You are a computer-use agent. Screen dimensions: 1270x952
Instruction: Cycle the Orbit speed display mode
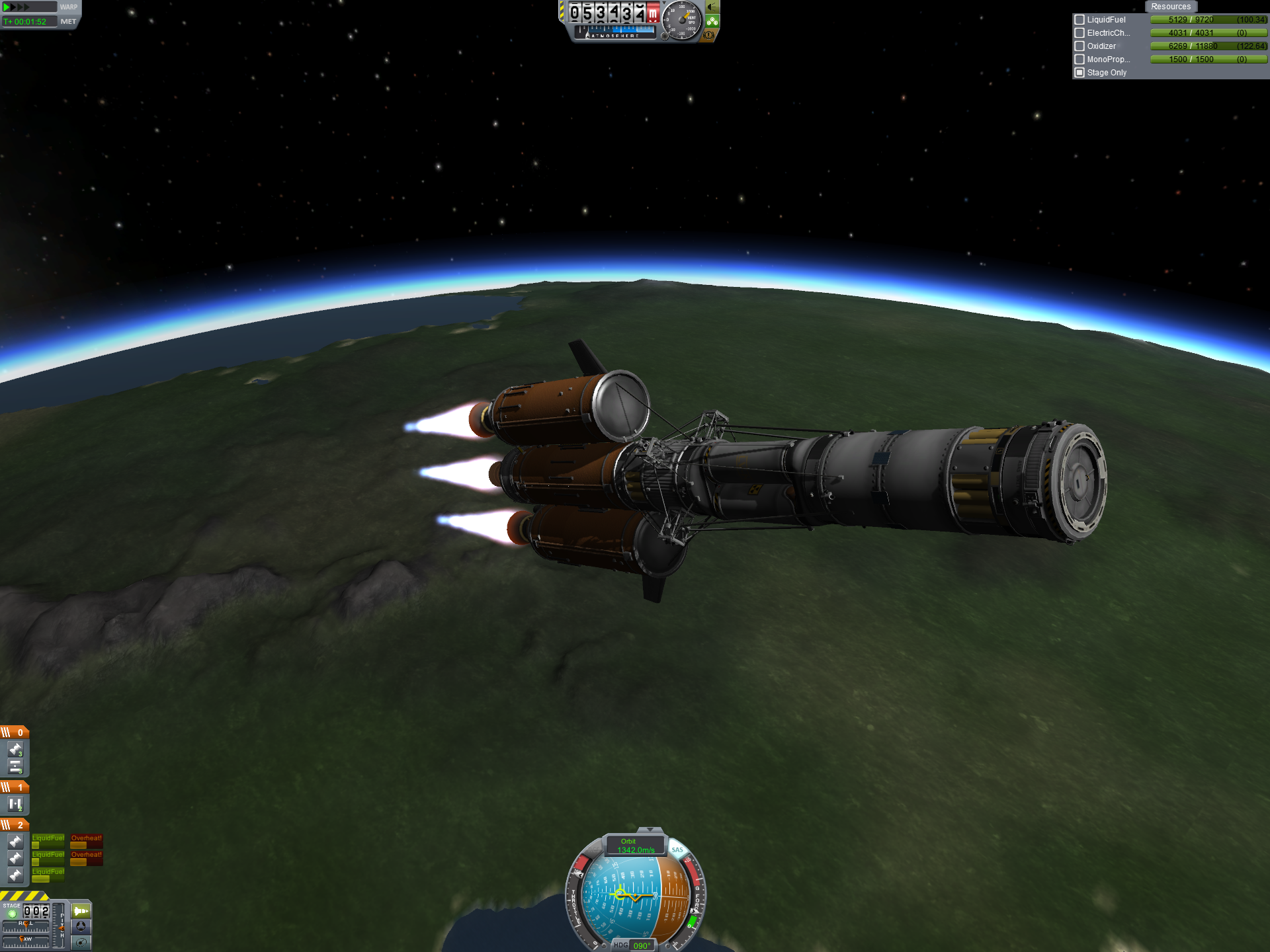click(635, 846)
